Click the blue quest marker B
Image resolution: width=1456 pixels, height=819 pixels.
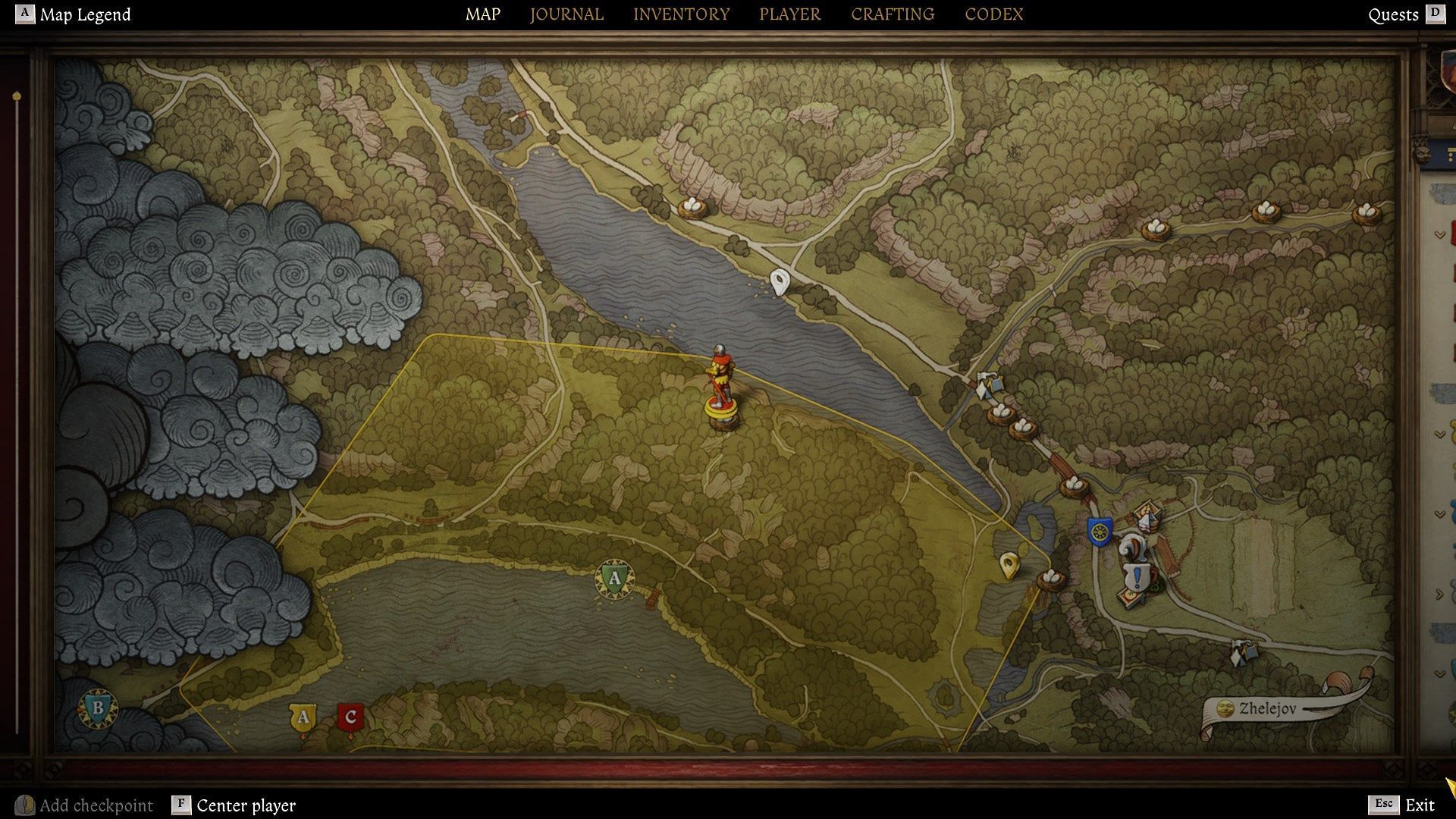(97, 708)
